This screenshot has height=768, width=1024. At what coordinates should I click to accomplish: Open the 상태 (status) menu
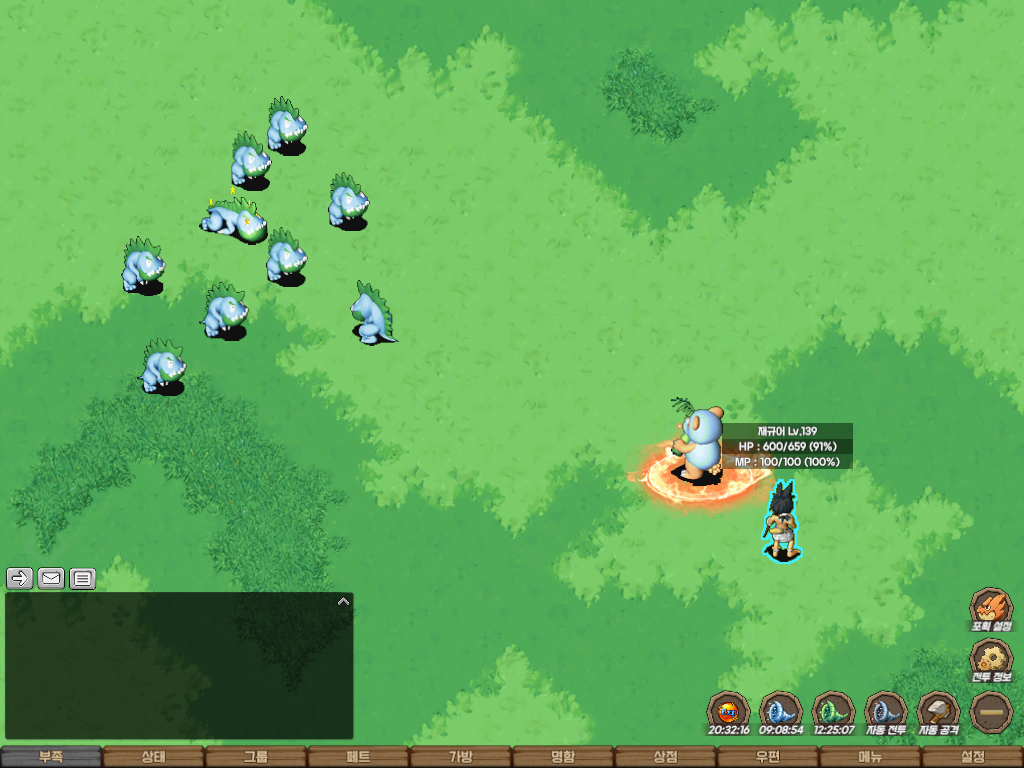coord(153,757)
